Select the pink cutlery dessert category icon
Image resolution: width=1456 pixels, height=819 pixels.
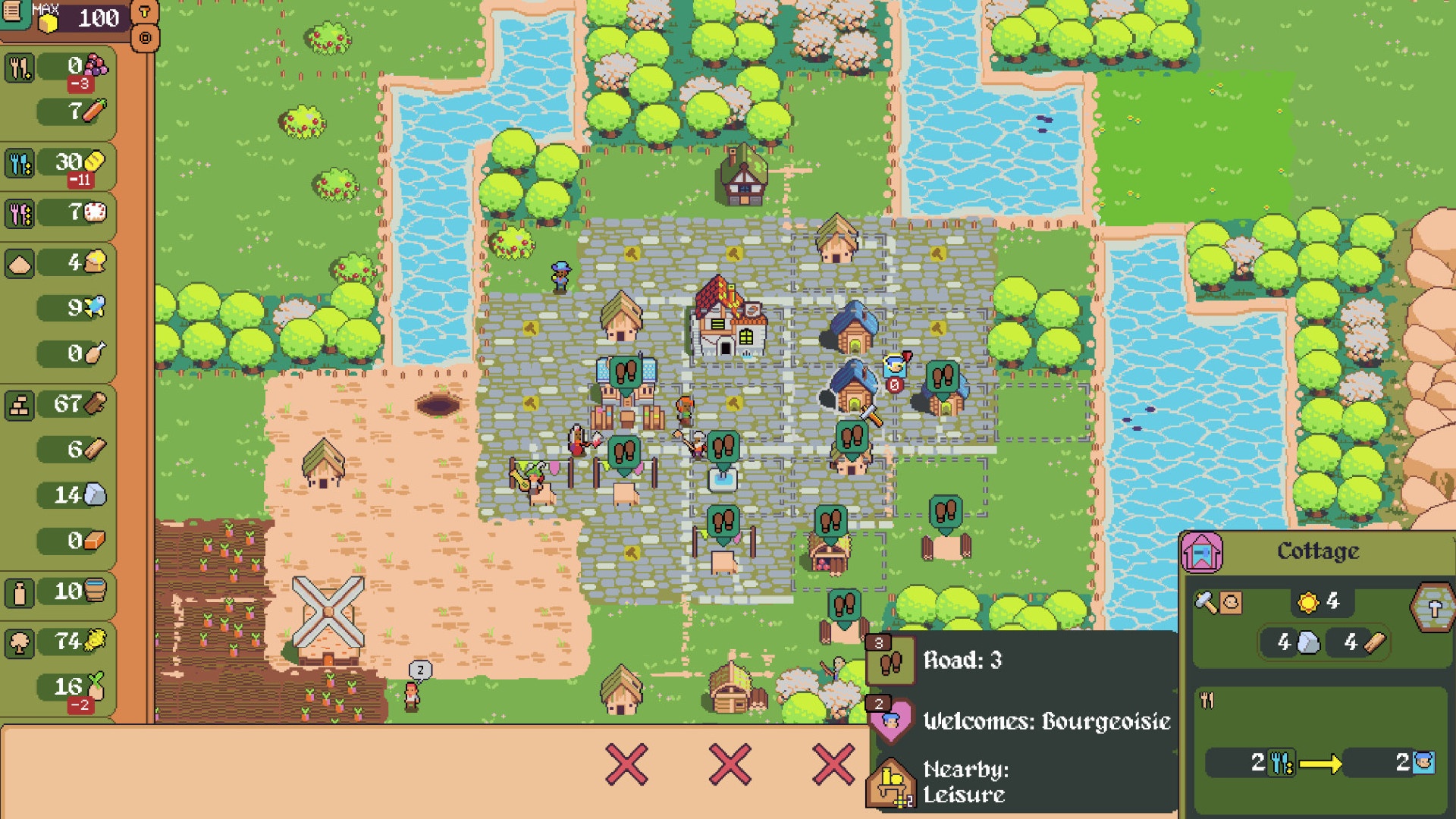click(x=20, y=213)
